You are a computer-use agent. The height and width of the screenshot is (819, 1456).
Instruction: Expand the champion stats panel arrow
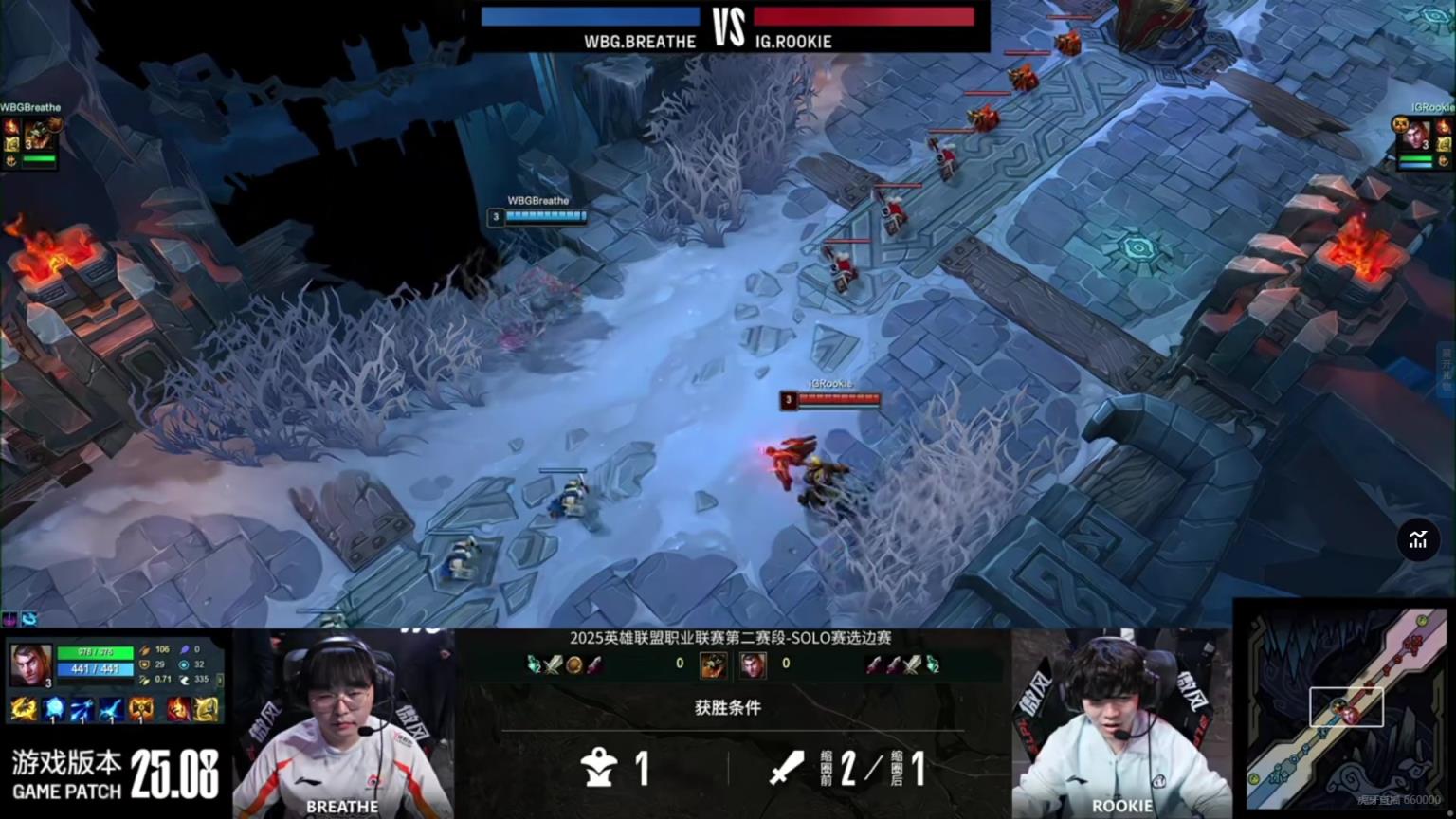point(220,680)
